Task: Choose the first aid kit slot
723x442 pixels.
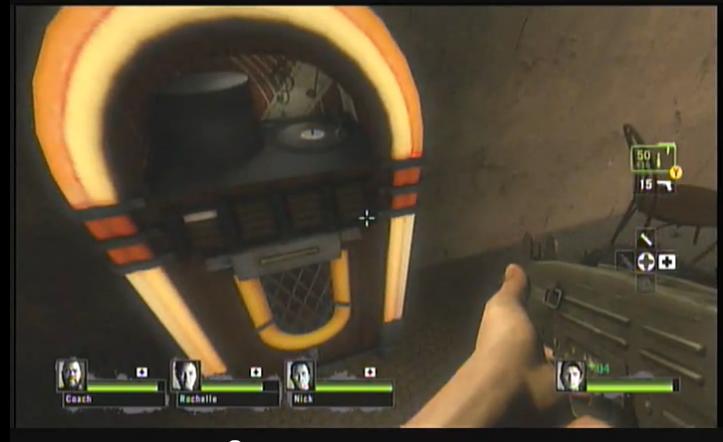Action: 667,262
